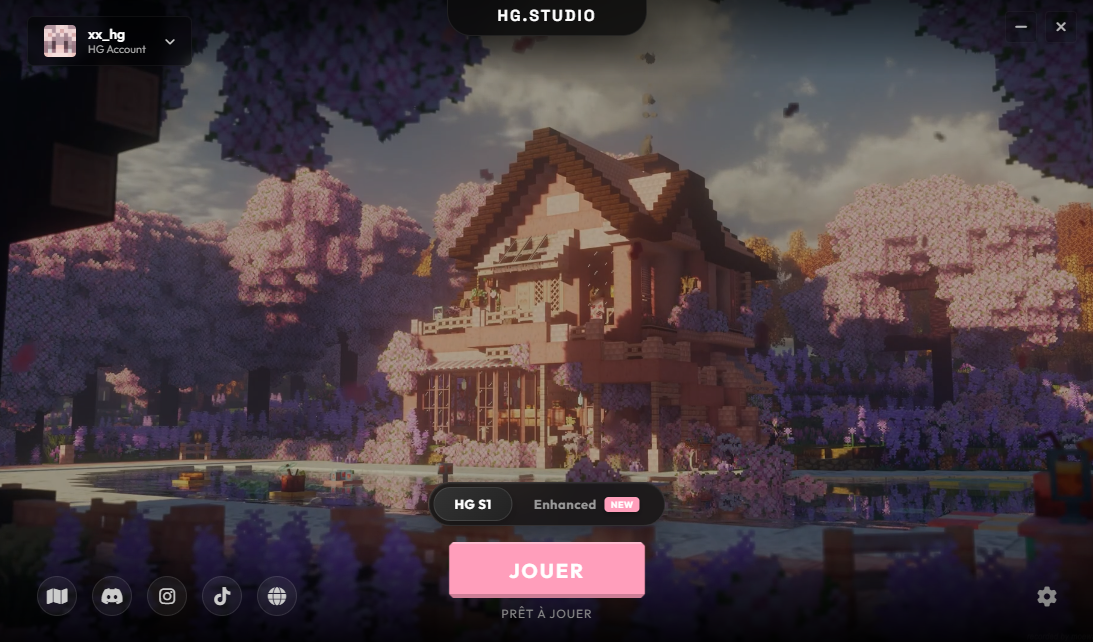Open the map icon link

(57, 597)
